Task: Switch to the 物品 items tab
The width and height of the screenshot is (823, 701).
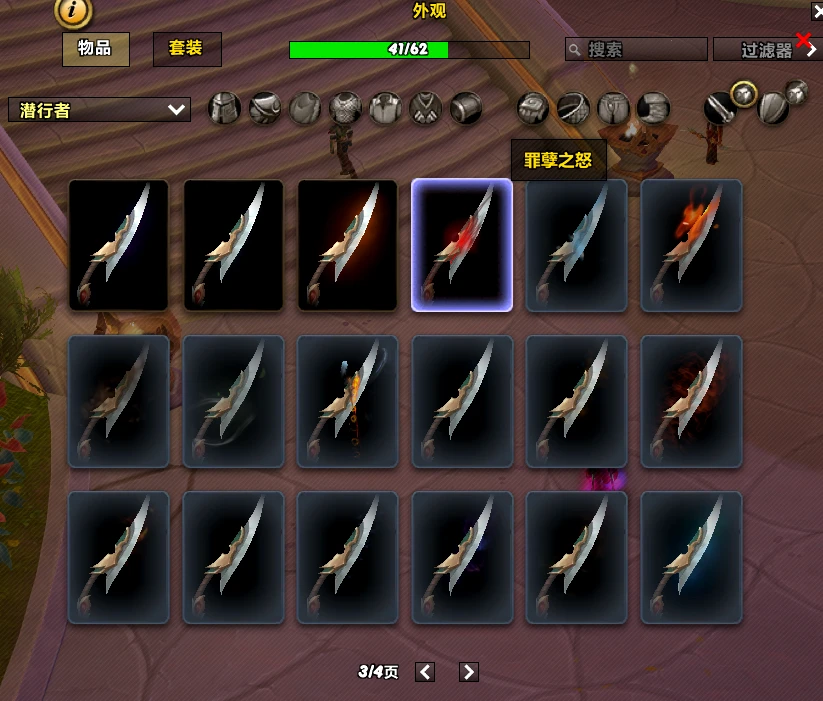Action: pyautogui.click(x=95, y=48)
